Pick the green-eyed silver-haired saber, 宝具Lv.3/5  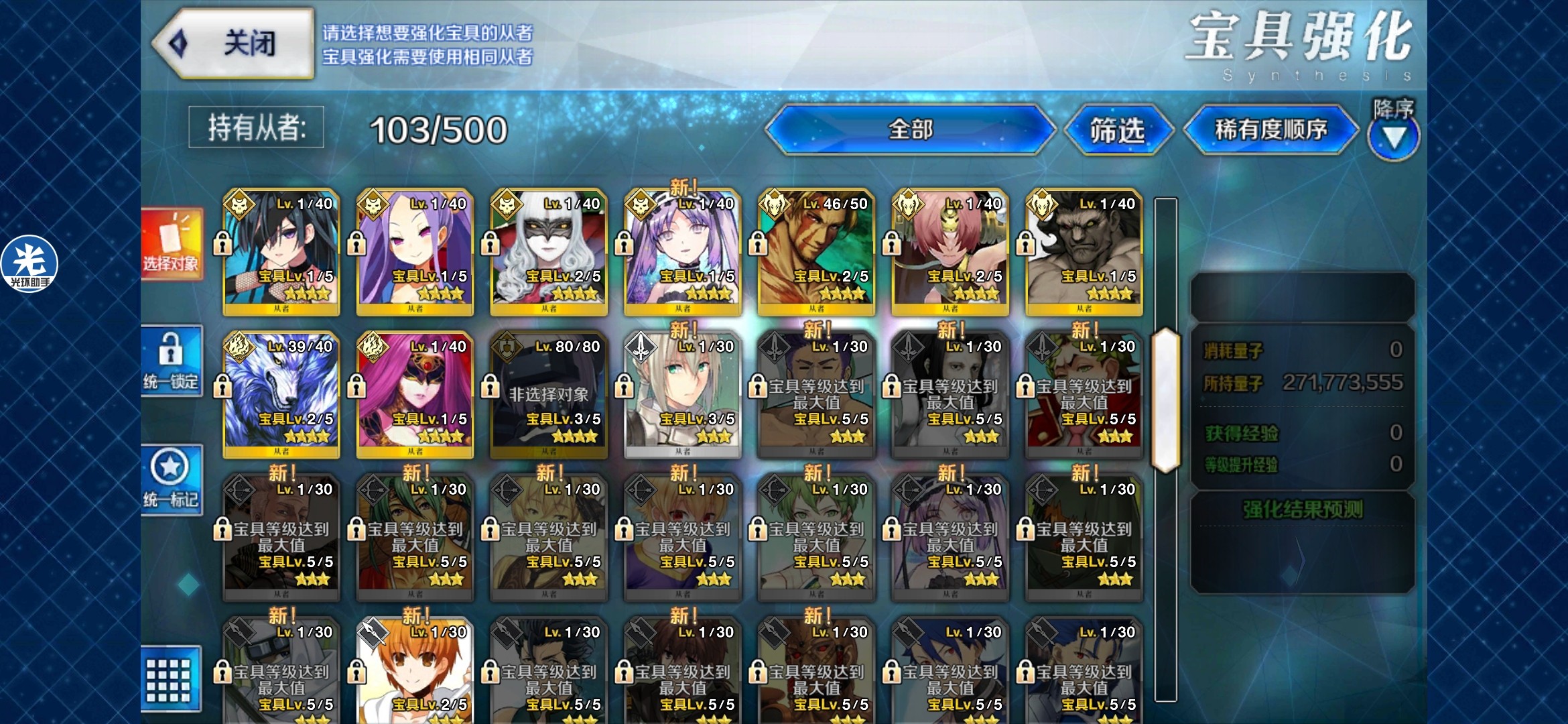click(682, 395)
